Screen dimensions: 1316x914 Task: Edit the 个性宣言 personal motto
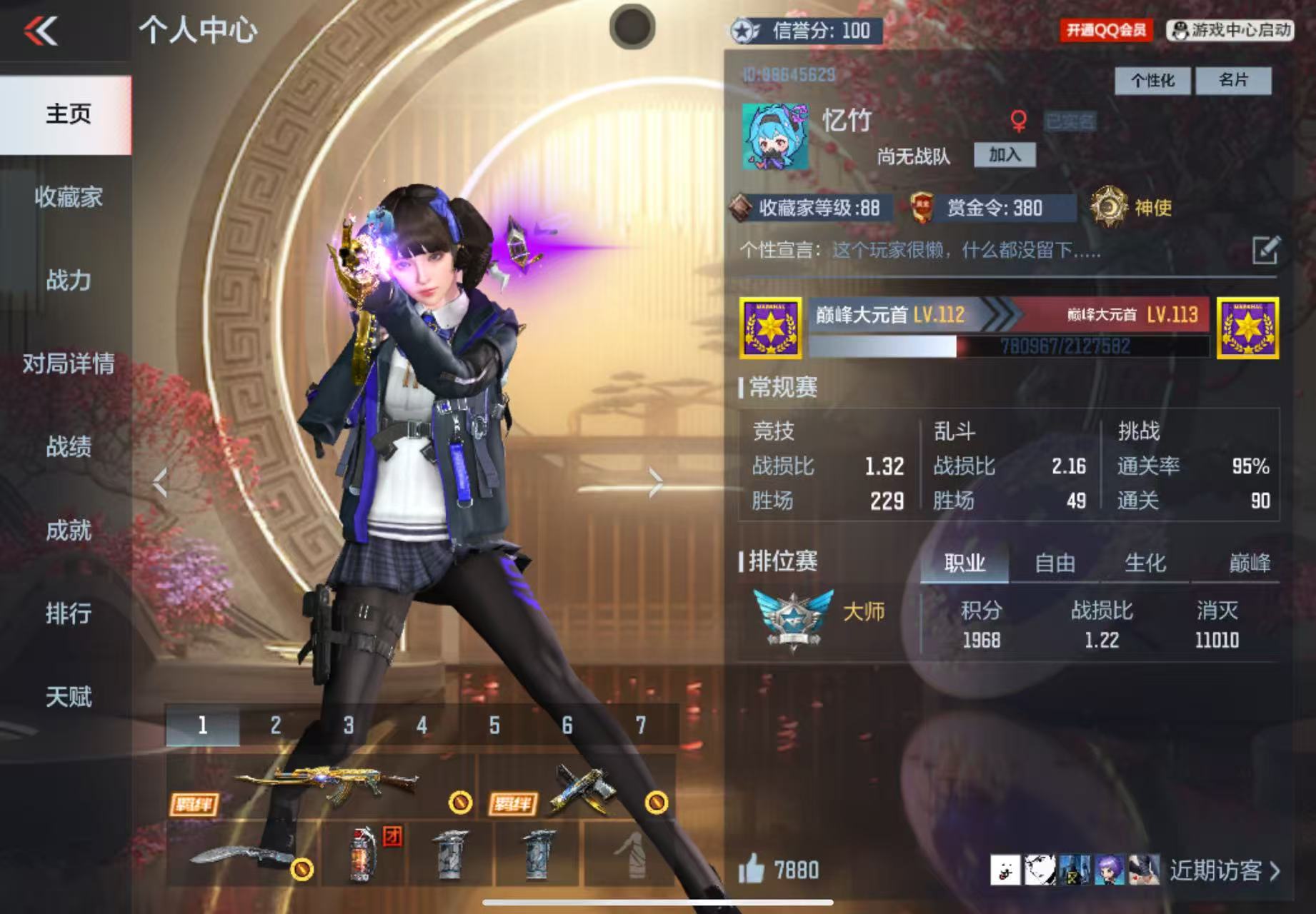[x=1265, y=251]
